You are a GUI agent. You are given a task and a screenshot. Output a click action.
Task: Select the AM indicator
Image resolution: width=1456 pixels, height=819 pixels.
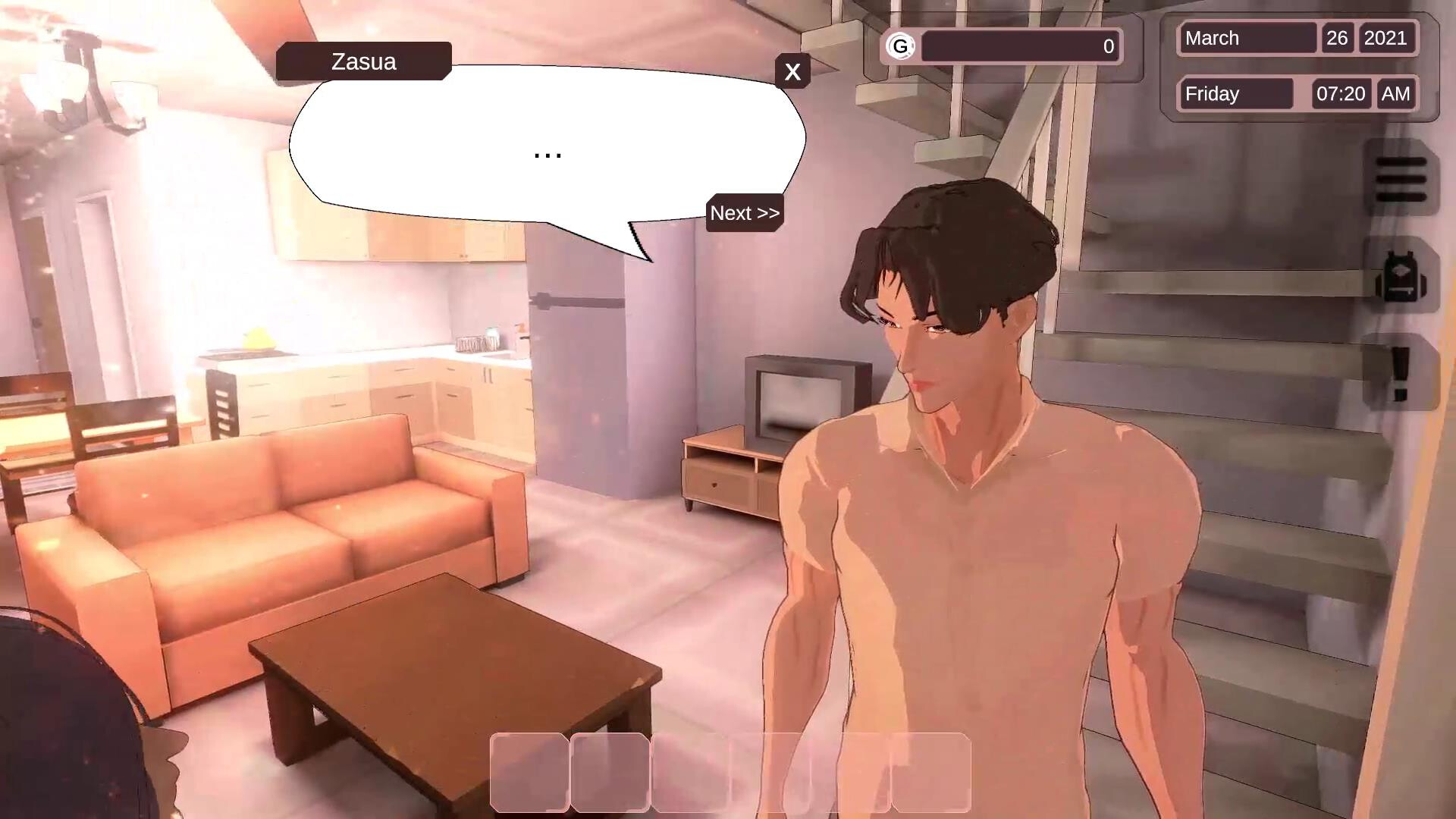tap(1396, 94)
